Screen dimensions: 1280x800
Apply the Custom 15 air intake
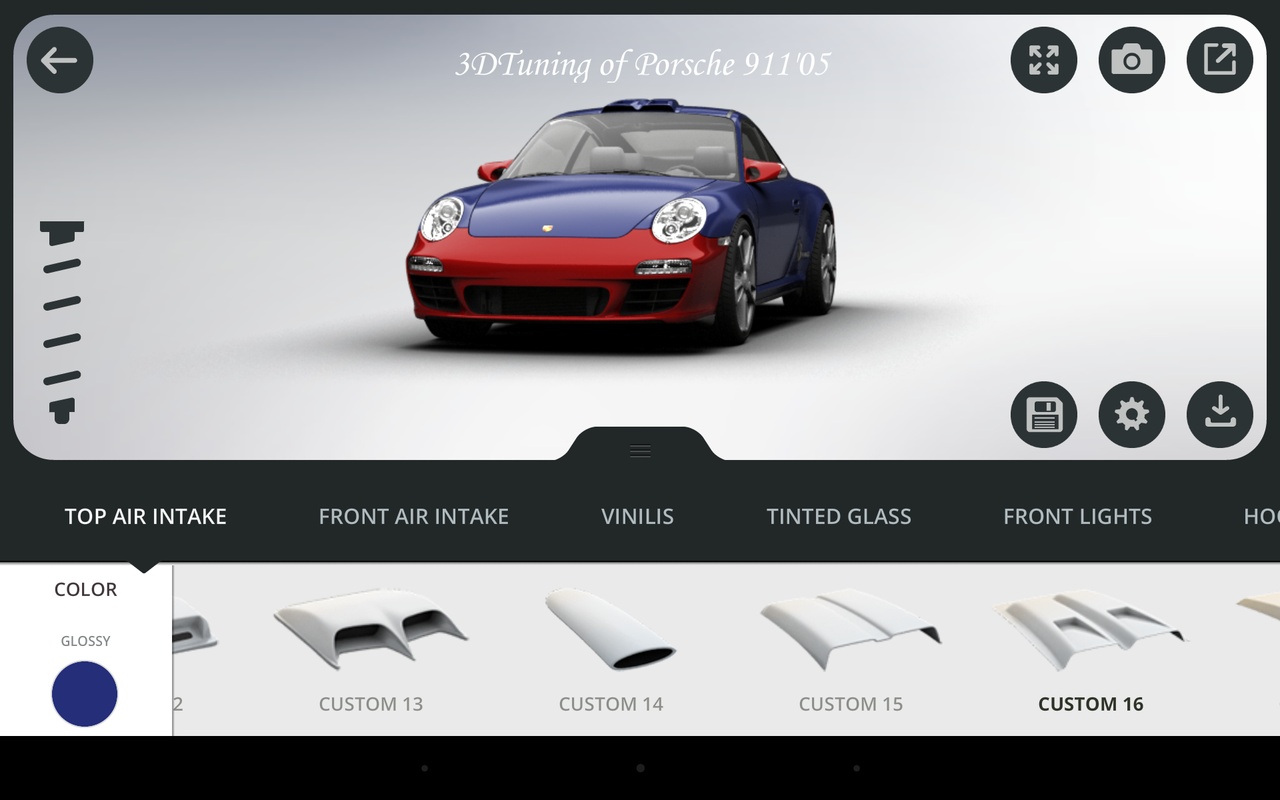coord(850,645)
